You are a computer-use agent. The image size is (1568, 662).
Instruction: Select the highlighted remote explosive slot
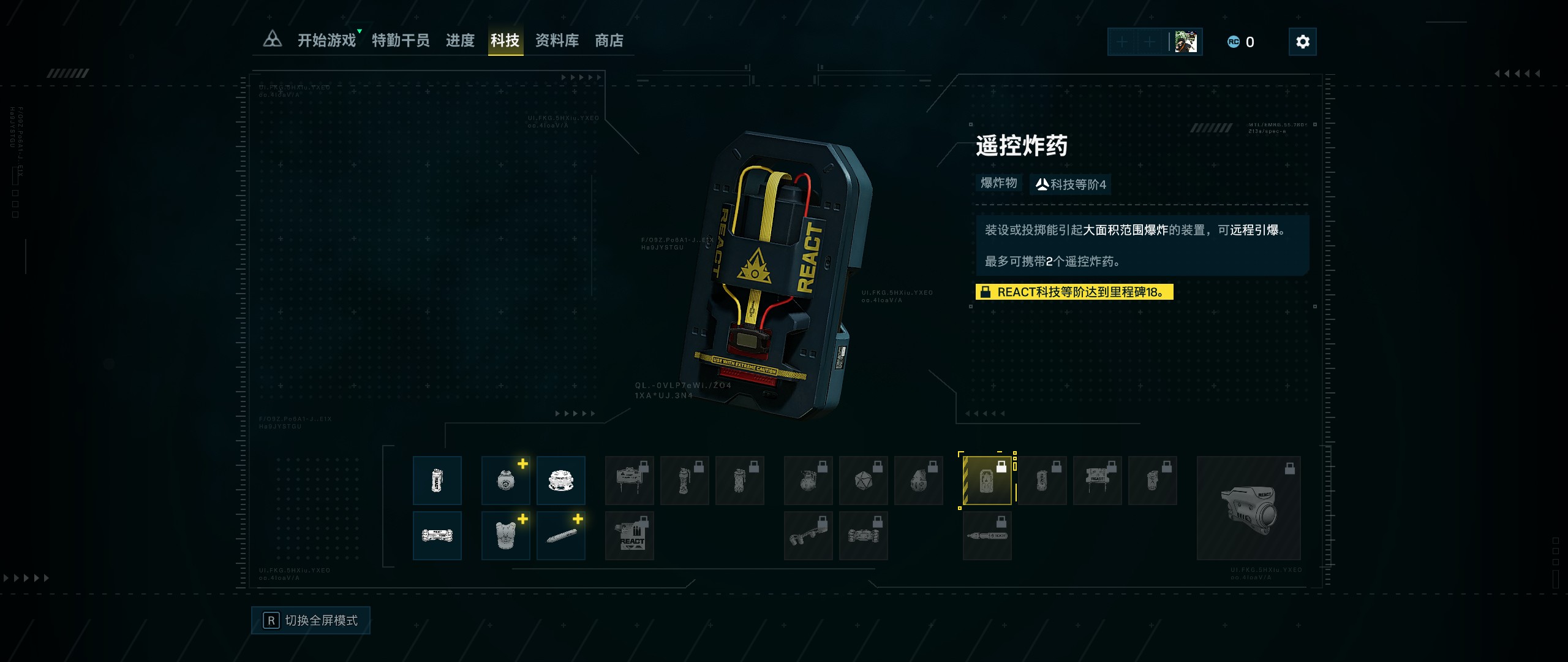987,481
